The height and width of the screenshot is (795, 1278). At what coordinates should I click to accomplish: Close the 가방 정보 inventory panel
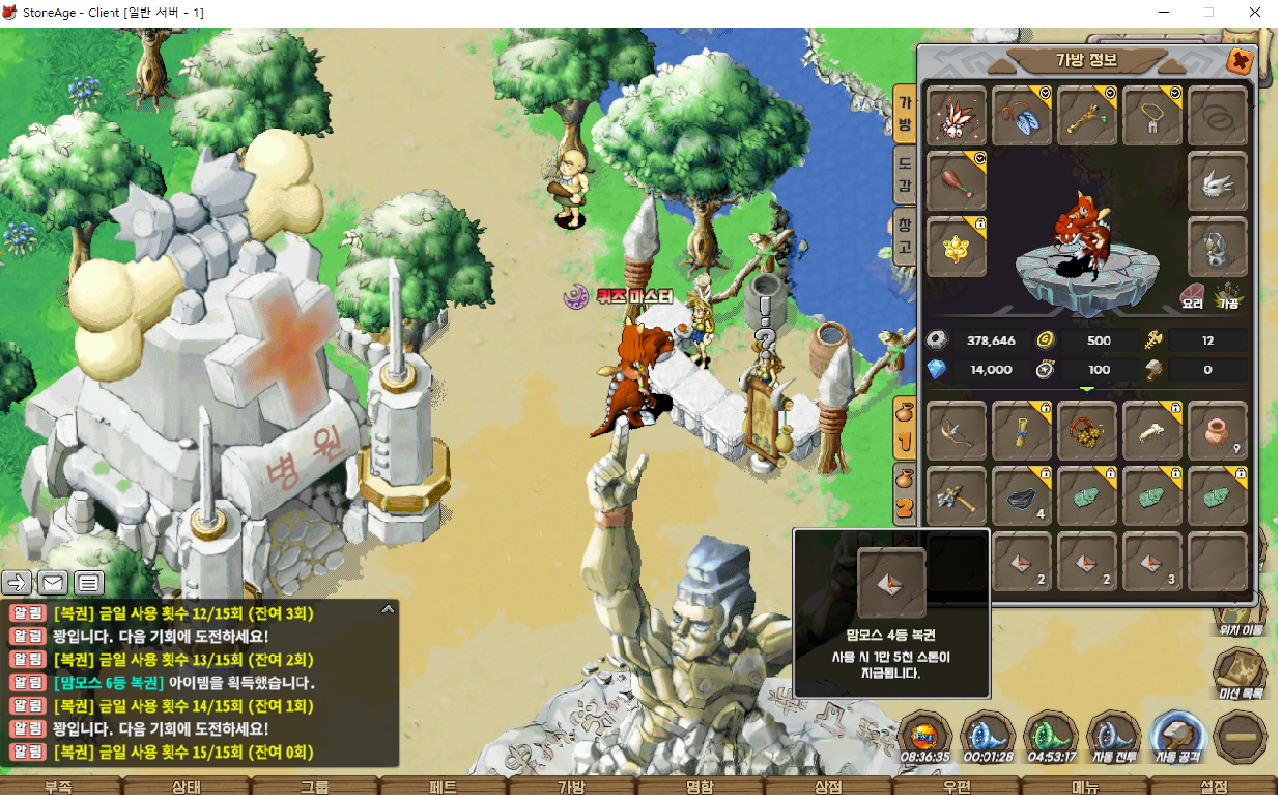coord(1240,61)
